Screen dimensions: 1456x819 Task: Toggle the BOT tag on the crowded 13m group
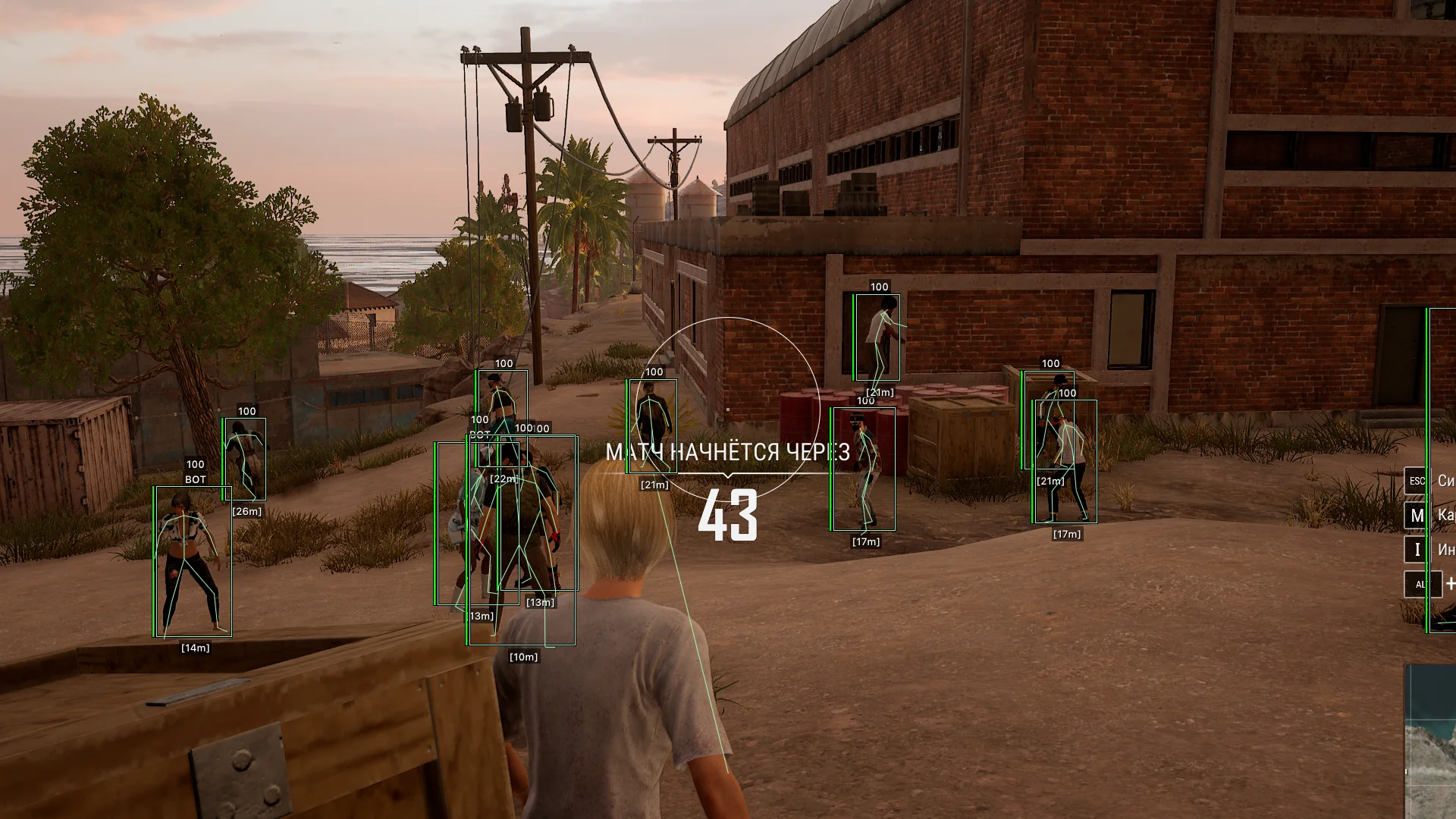(x=480, y=434)
